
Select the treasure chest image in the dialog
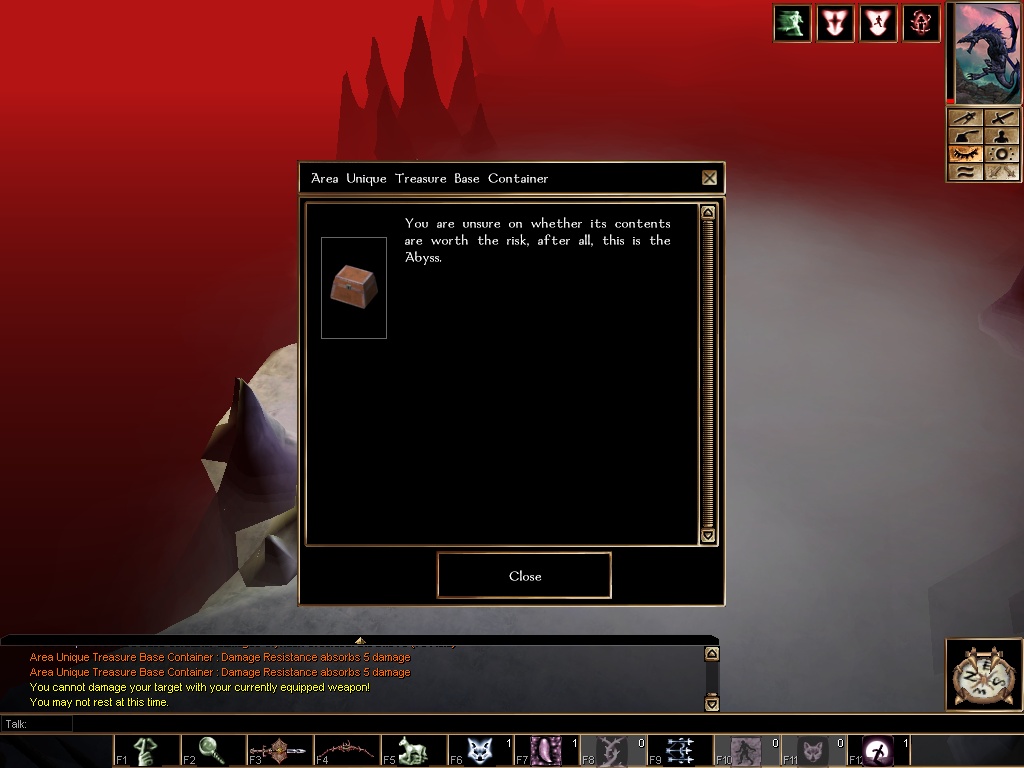(354, 287)
